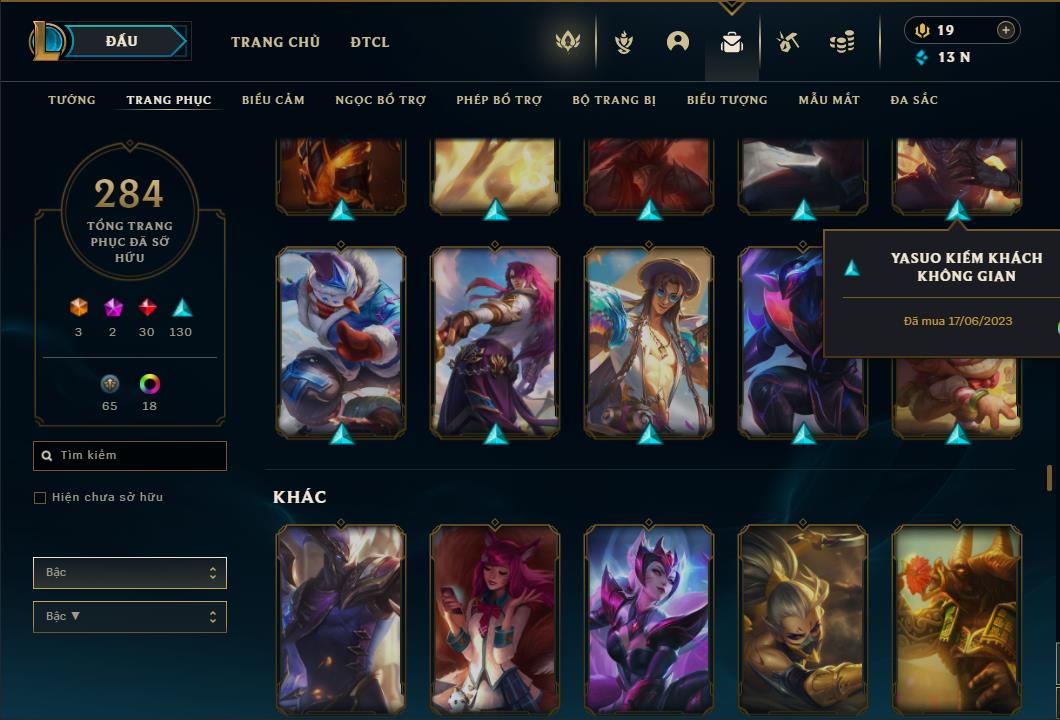The width and height of the screenshot is (1060, 720).
Task: Select the MẪU MẮT tab
Action: click(x=829, y=100)
